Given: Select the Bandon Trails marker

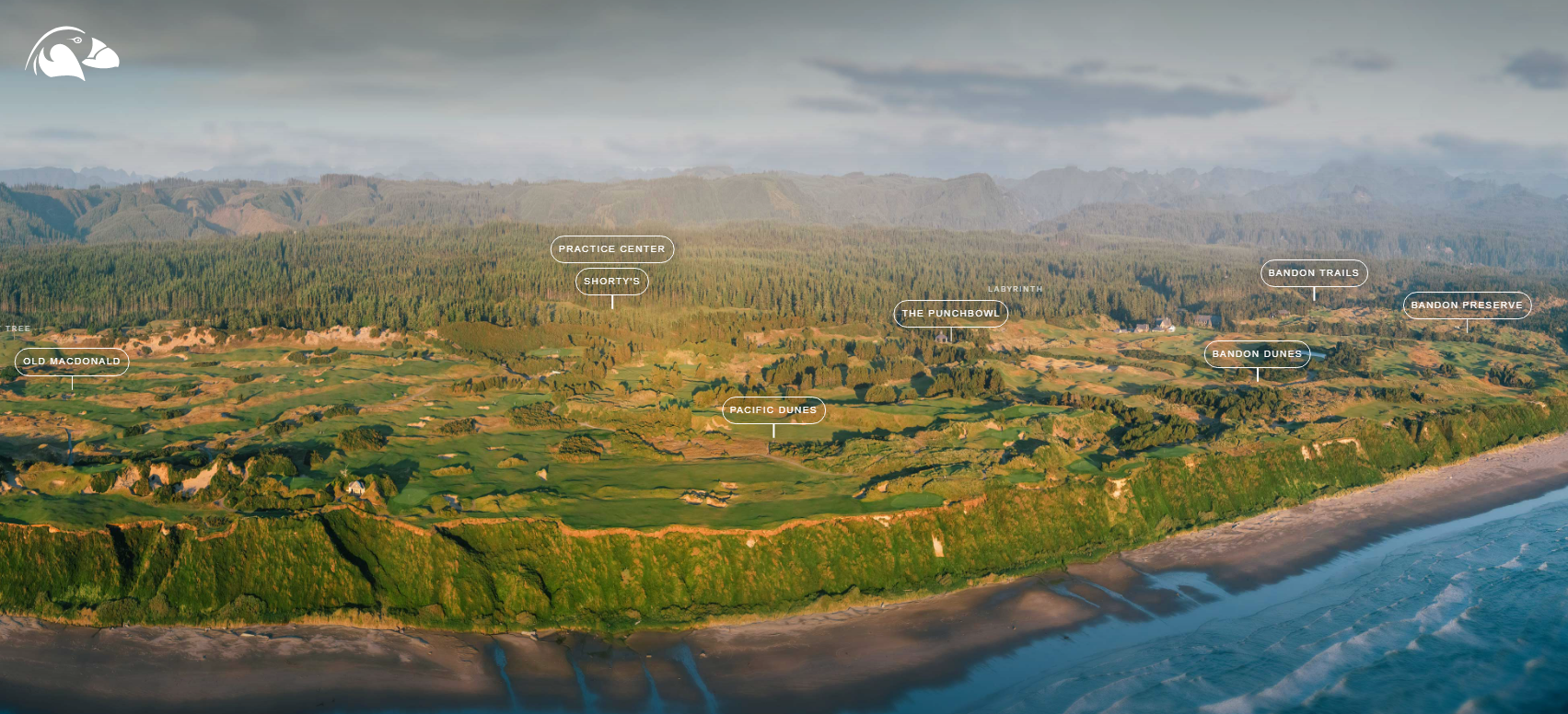Looking at the screenshot, I should (x=1313, y=273).
